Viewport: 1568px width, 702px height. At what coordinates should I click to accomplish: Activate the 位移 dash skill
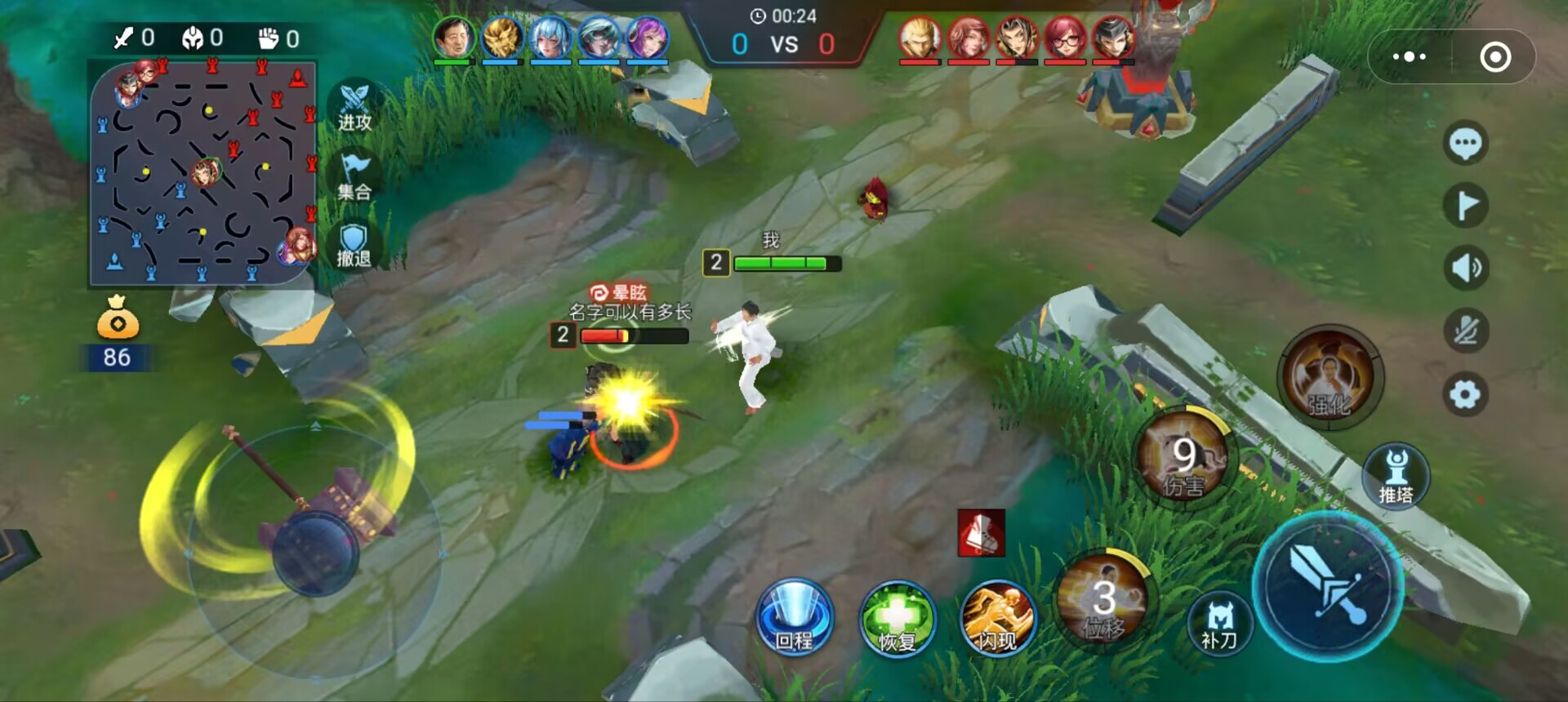1103,601
